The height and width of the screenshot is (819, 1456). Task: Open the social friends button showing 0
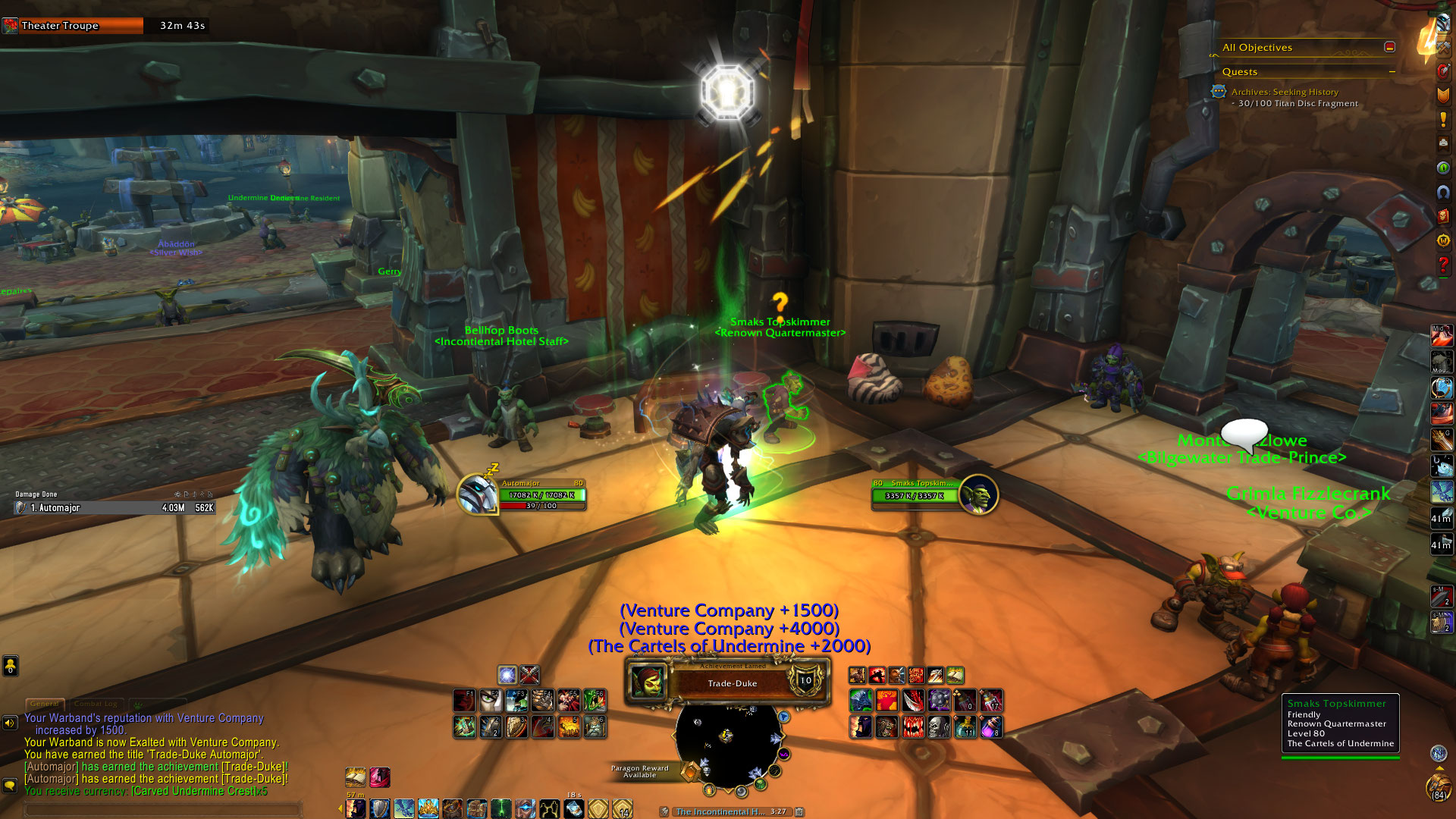tap(10, 666)
